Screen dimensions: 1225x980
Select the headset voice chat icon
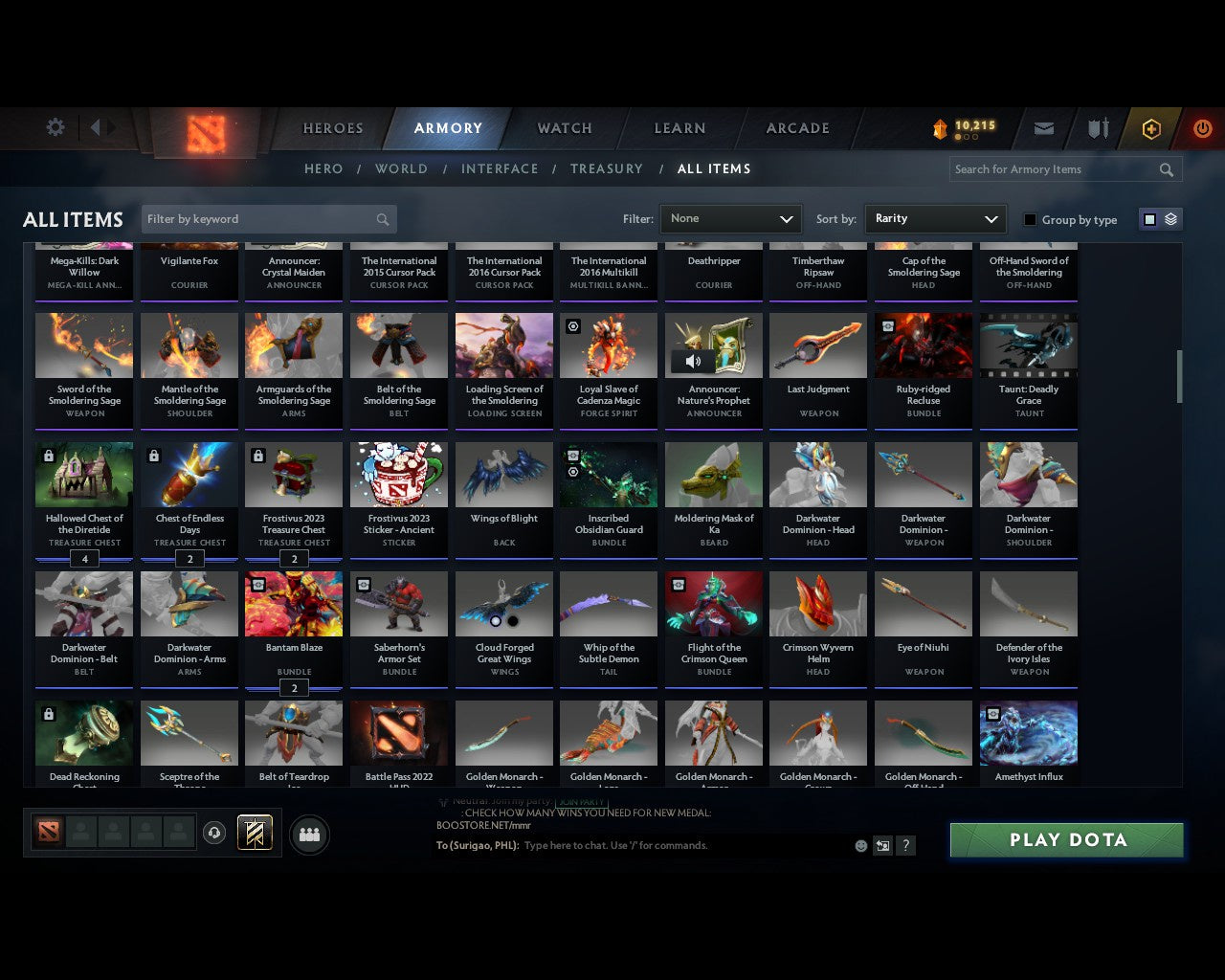215,834
